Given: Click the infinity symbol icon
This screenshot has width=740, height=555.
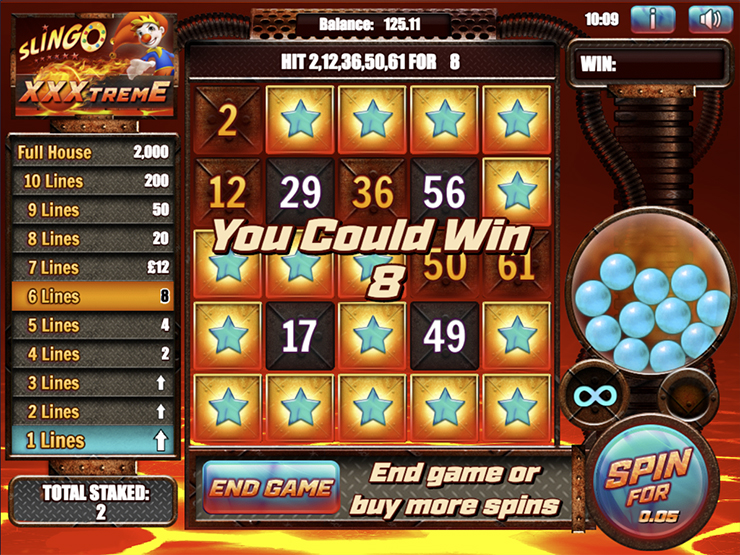Looking at the screenshot, I should coord(591,395).
